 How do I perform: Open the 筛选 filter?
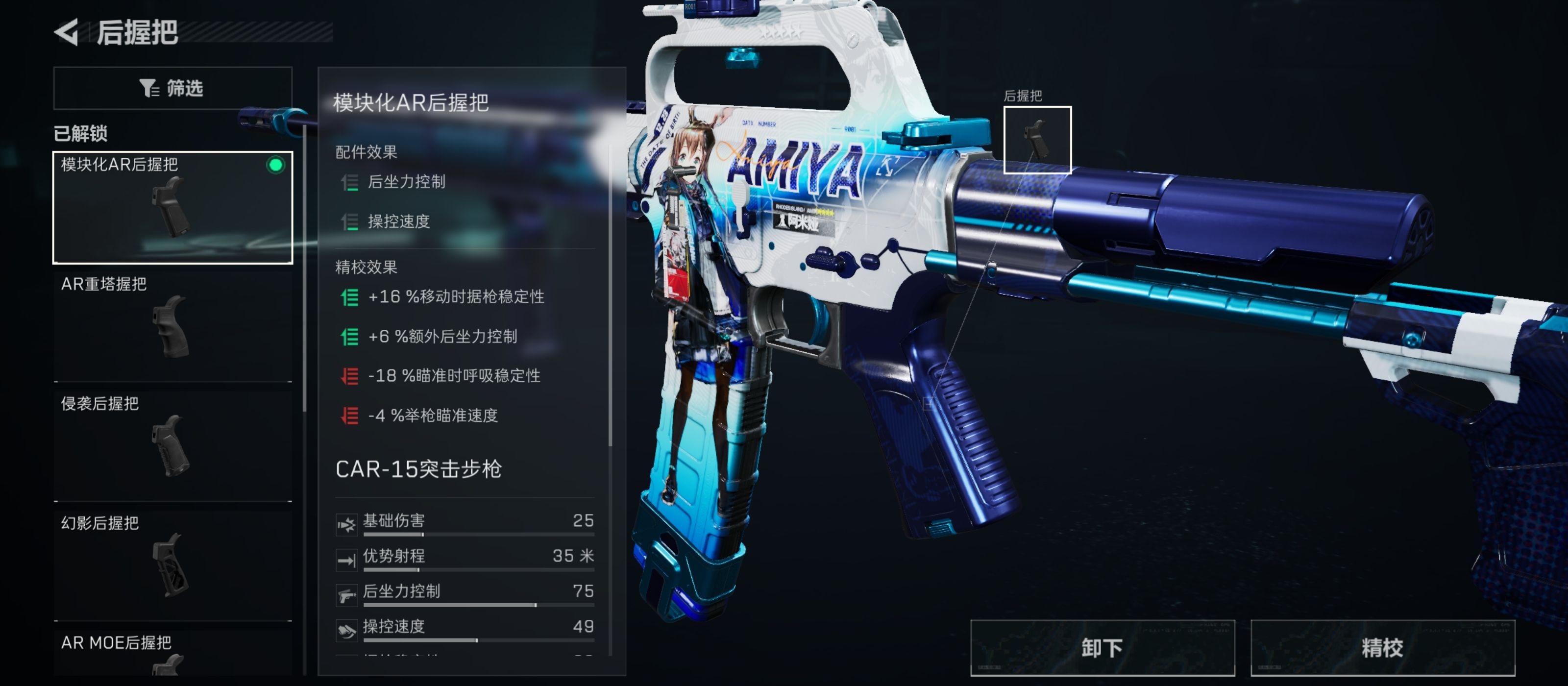pos(172,88)
